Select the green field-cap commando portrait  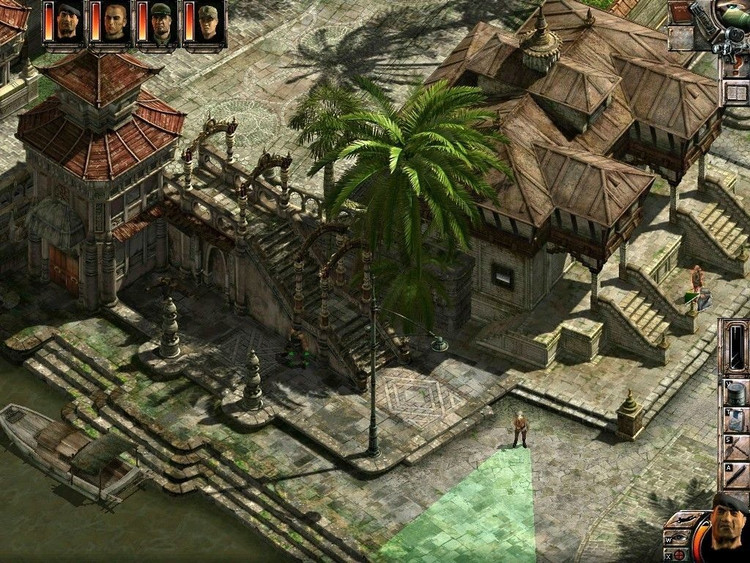click(x=207, y=22)
